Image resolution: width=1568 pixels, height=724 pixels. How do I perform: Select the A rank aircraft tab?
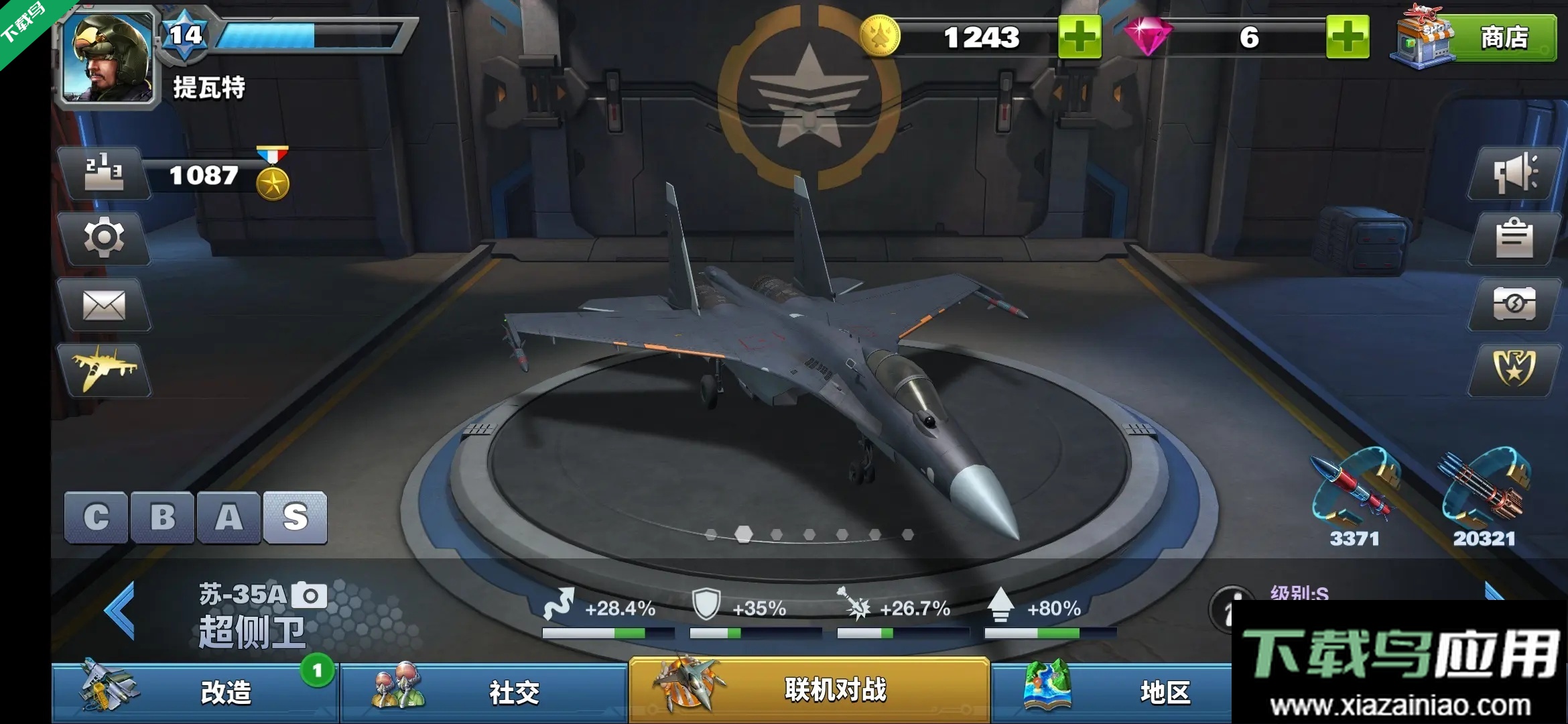[x=228, y=517]
